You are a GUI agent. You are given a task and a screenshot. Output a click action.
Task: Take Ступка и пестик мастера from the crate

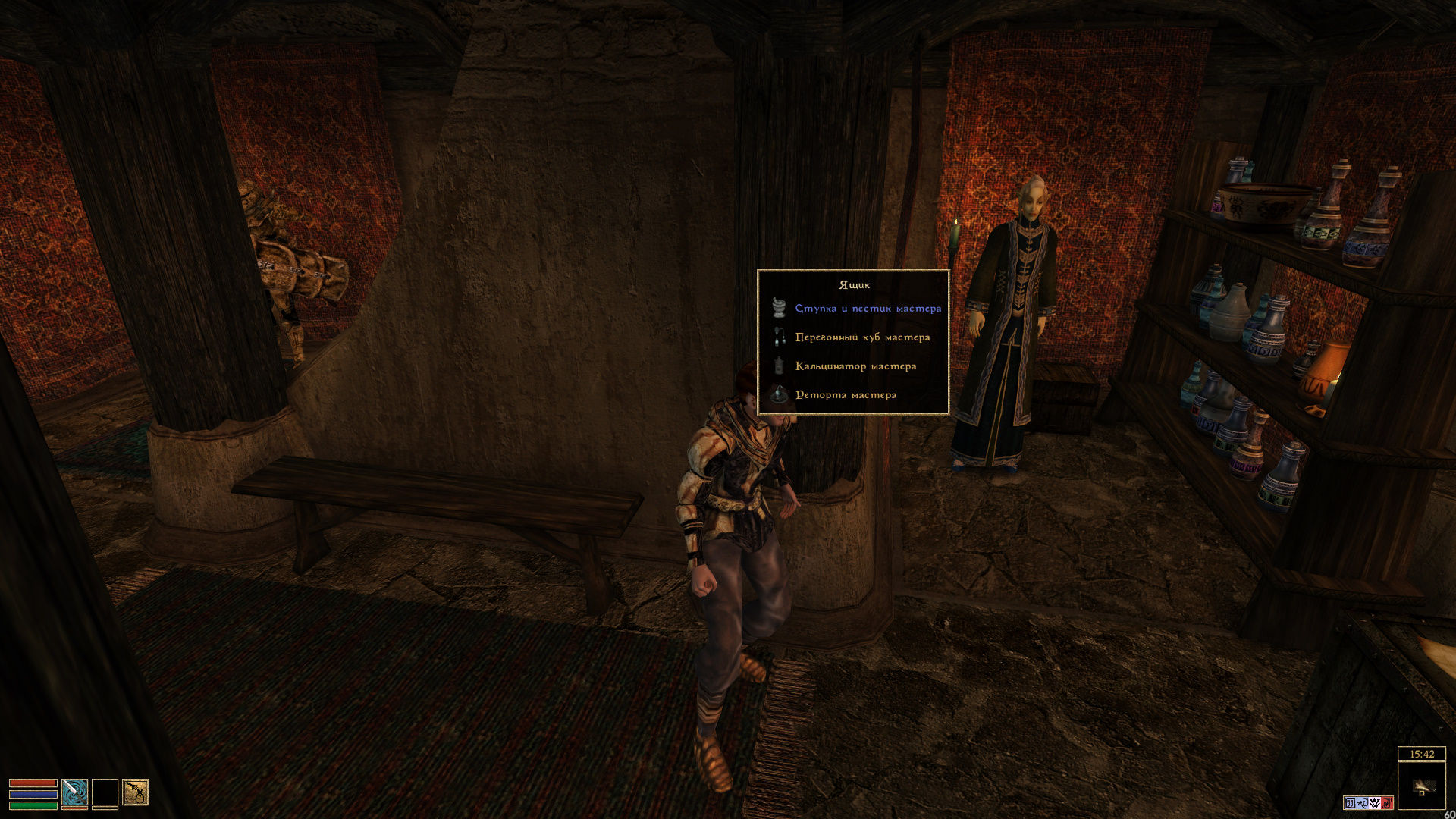[868, 309]
